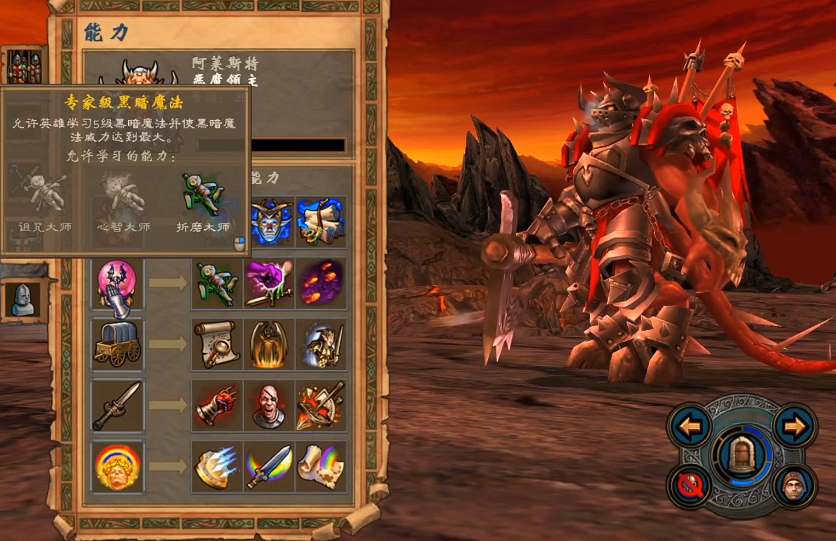Image resolution: width=836 pixels, height=541 pixels.
Task: Click the armored knight with sword ability
Action: pos(321,343)
